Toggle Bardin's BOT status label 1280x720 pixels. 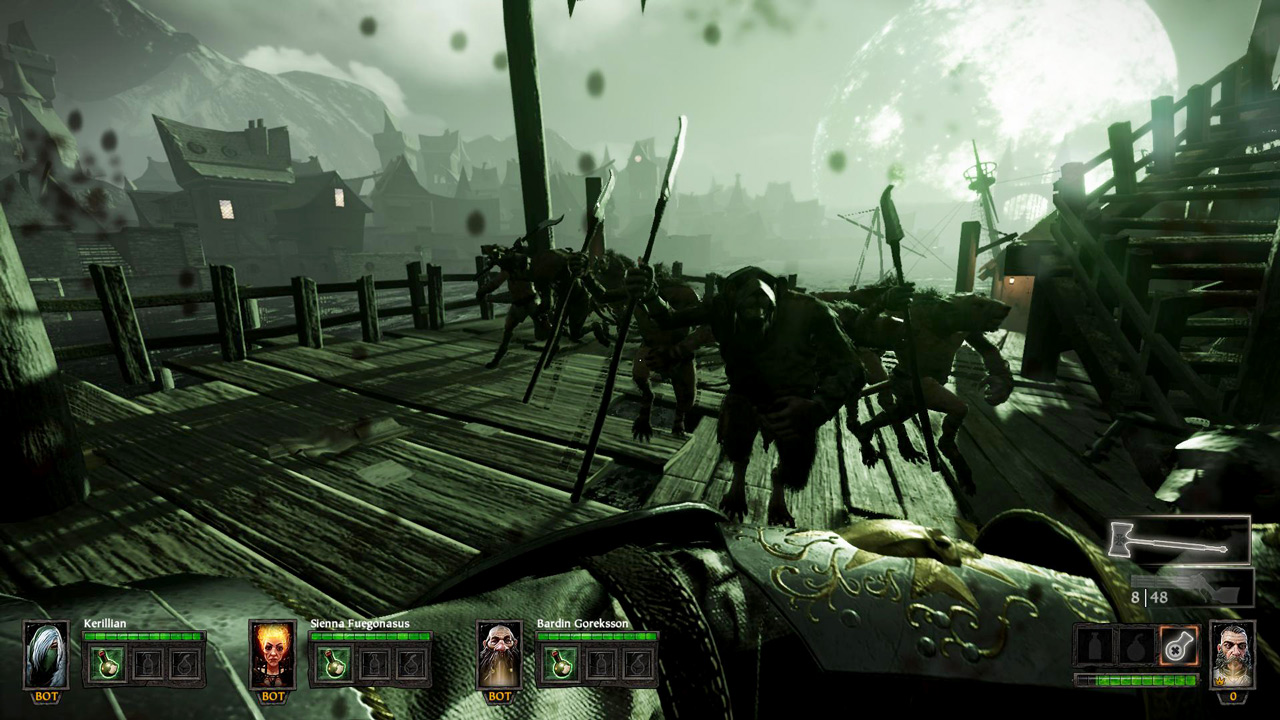(498, 696)
